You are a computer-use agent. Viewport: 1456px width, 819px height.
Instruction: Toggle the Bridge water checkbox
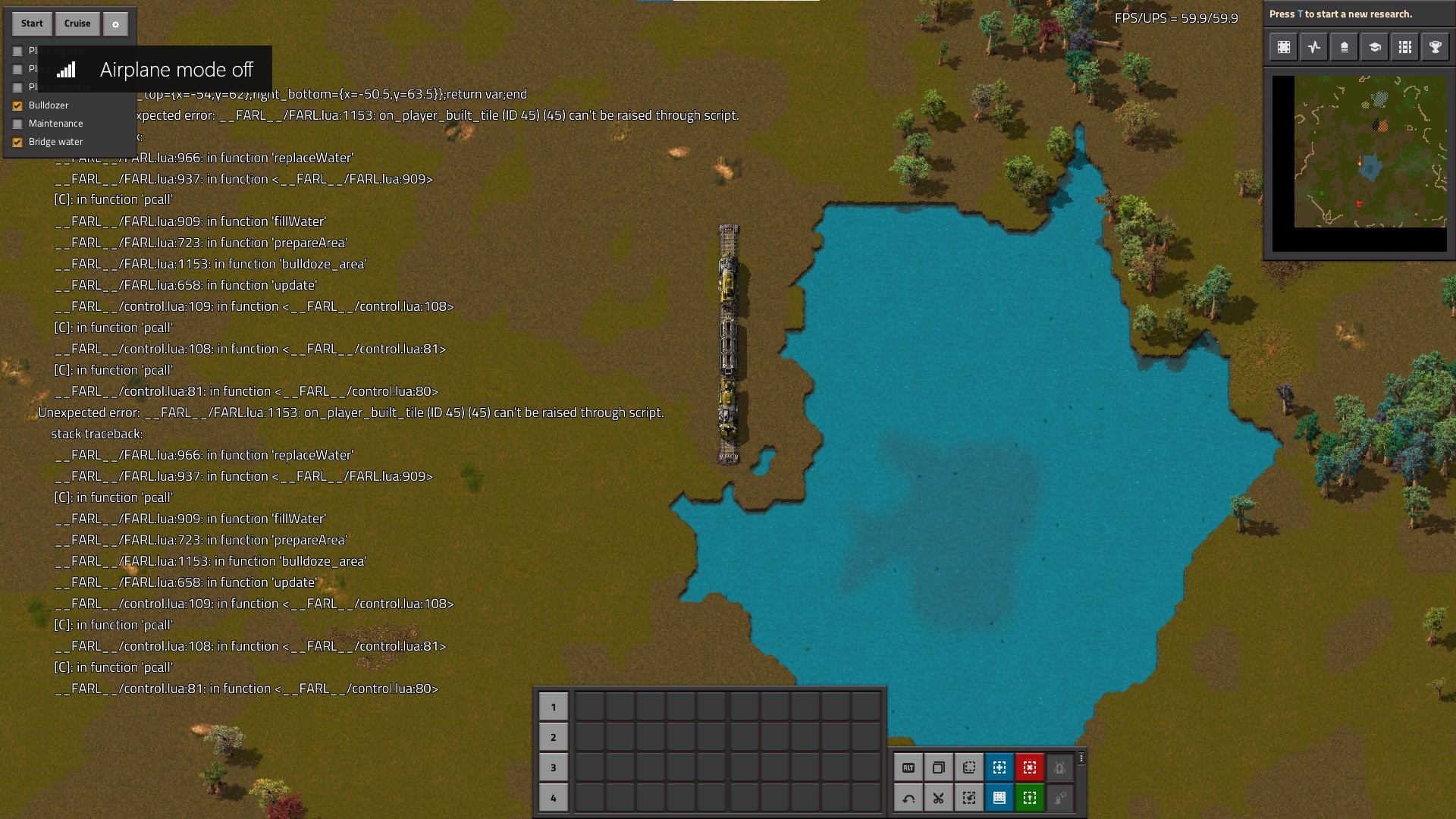pyautogui.click(x=17, y=142)
